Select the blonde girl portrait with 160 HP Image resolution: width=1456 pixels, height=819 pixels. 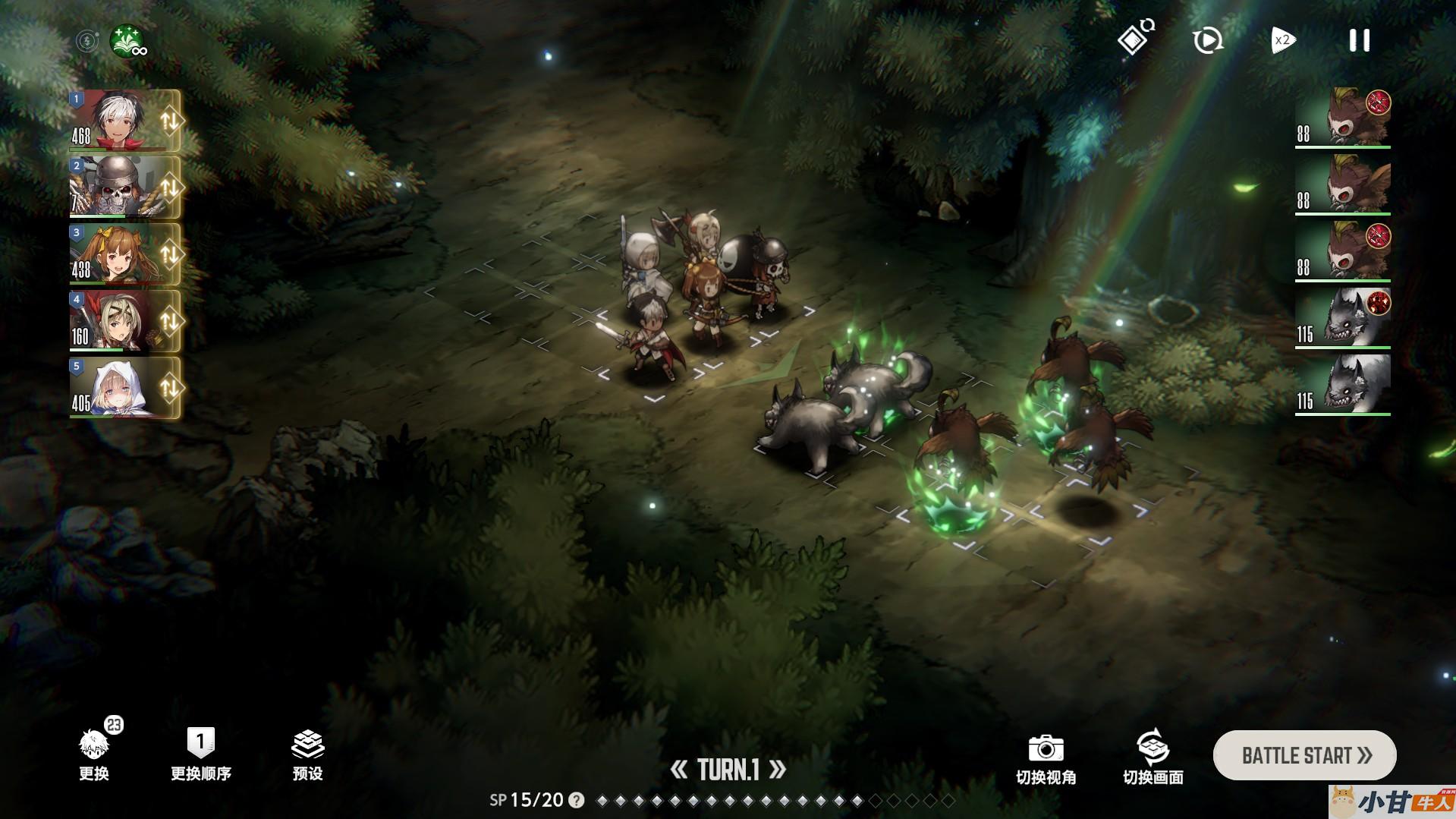118,320
